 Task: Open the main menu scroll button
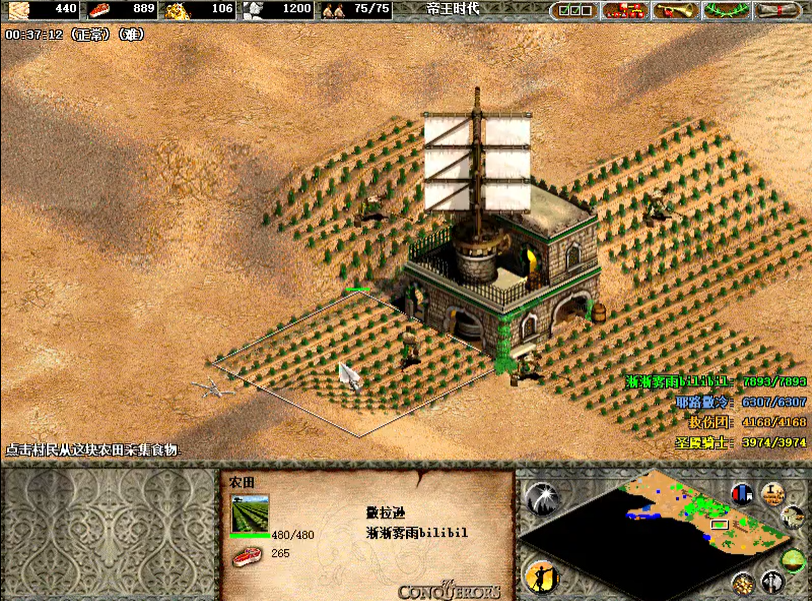point(780,10)
